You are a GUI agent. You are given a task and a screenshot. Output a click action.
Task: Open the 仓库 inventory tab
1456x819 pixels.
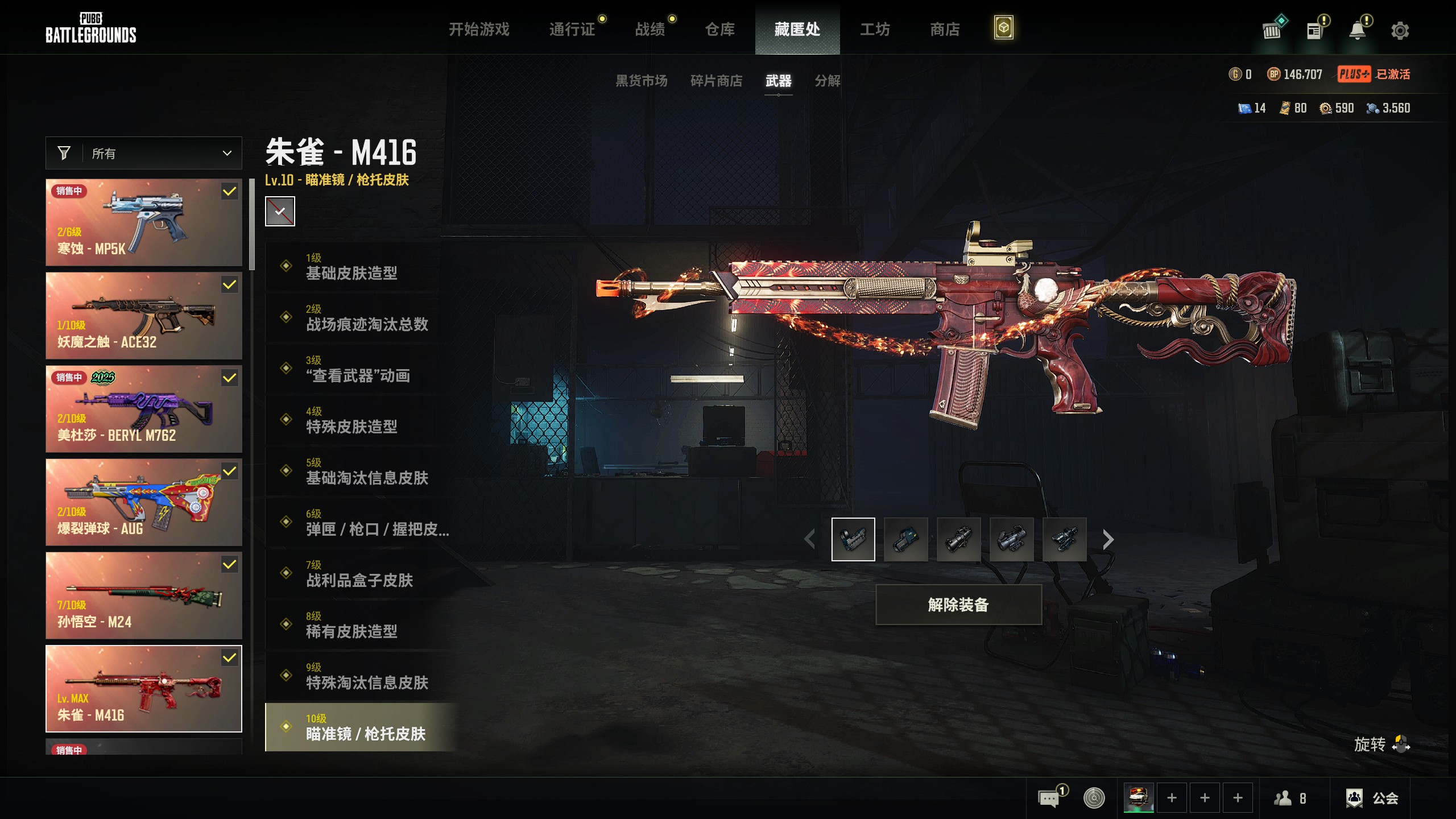pos(719,29)
